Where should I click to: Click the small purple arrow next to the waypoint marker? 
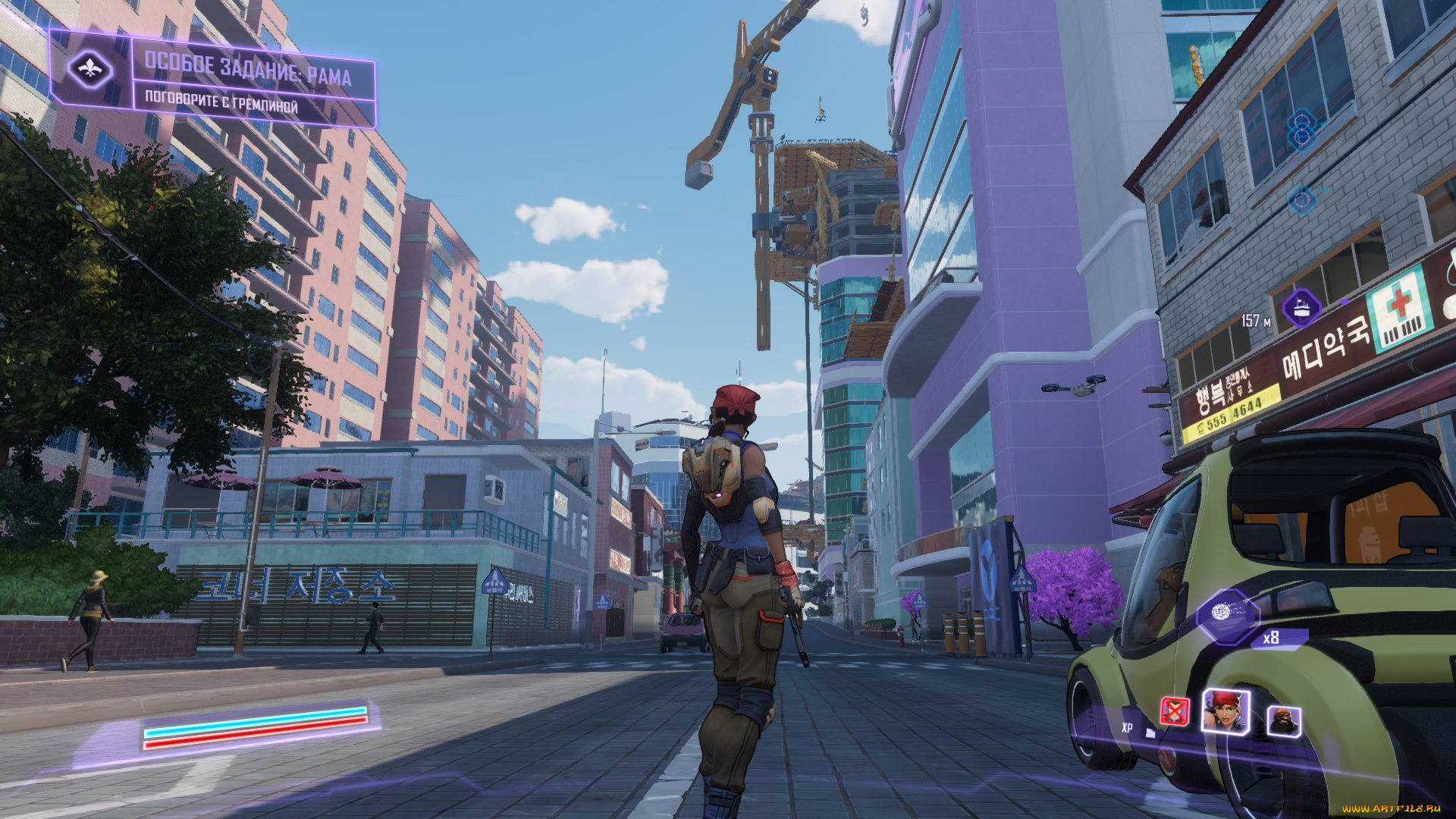pyautogui.click(x=1344, y=301)
